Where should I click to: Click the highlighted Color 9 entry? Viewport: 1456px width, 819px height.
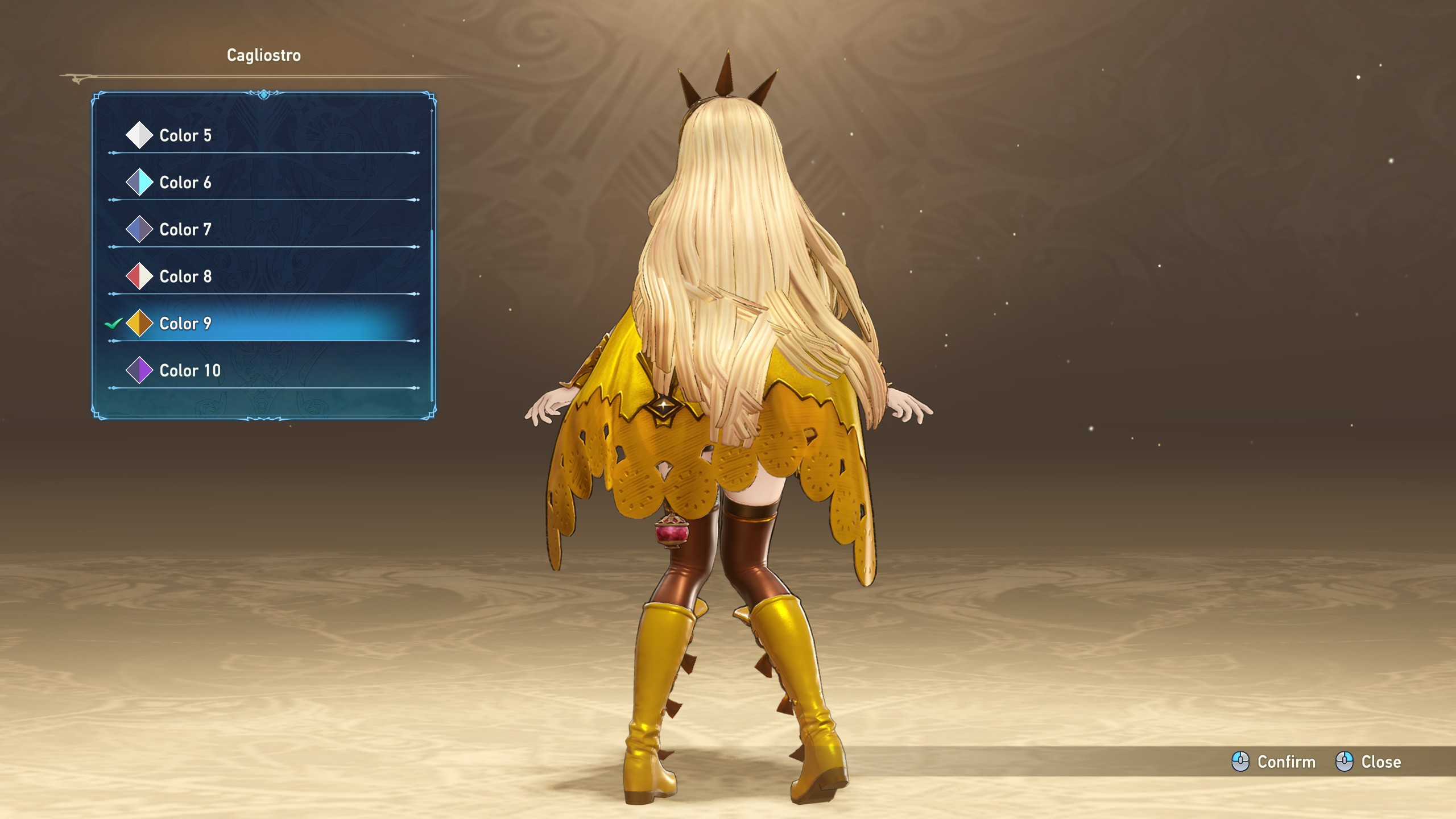(x=185, y=324)
